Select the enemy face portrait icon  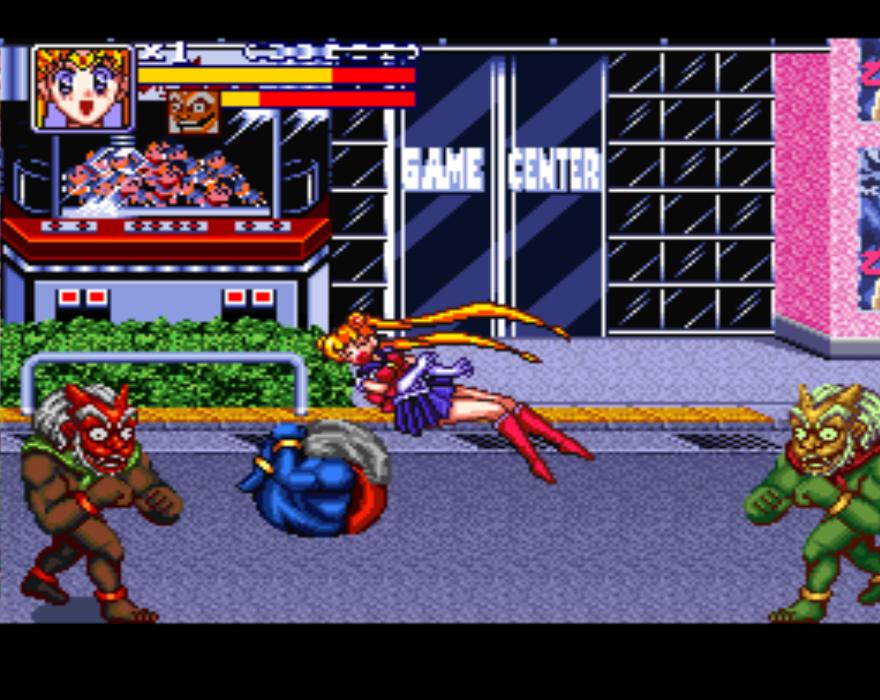click(193, 110)
